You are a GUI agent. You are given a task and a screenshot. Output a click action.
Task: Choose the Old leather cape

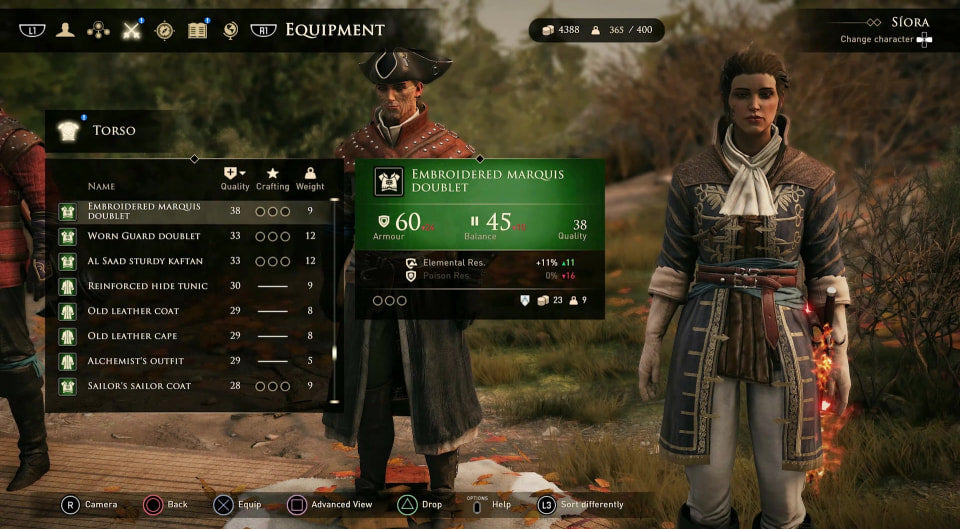(x=190, y=336)
